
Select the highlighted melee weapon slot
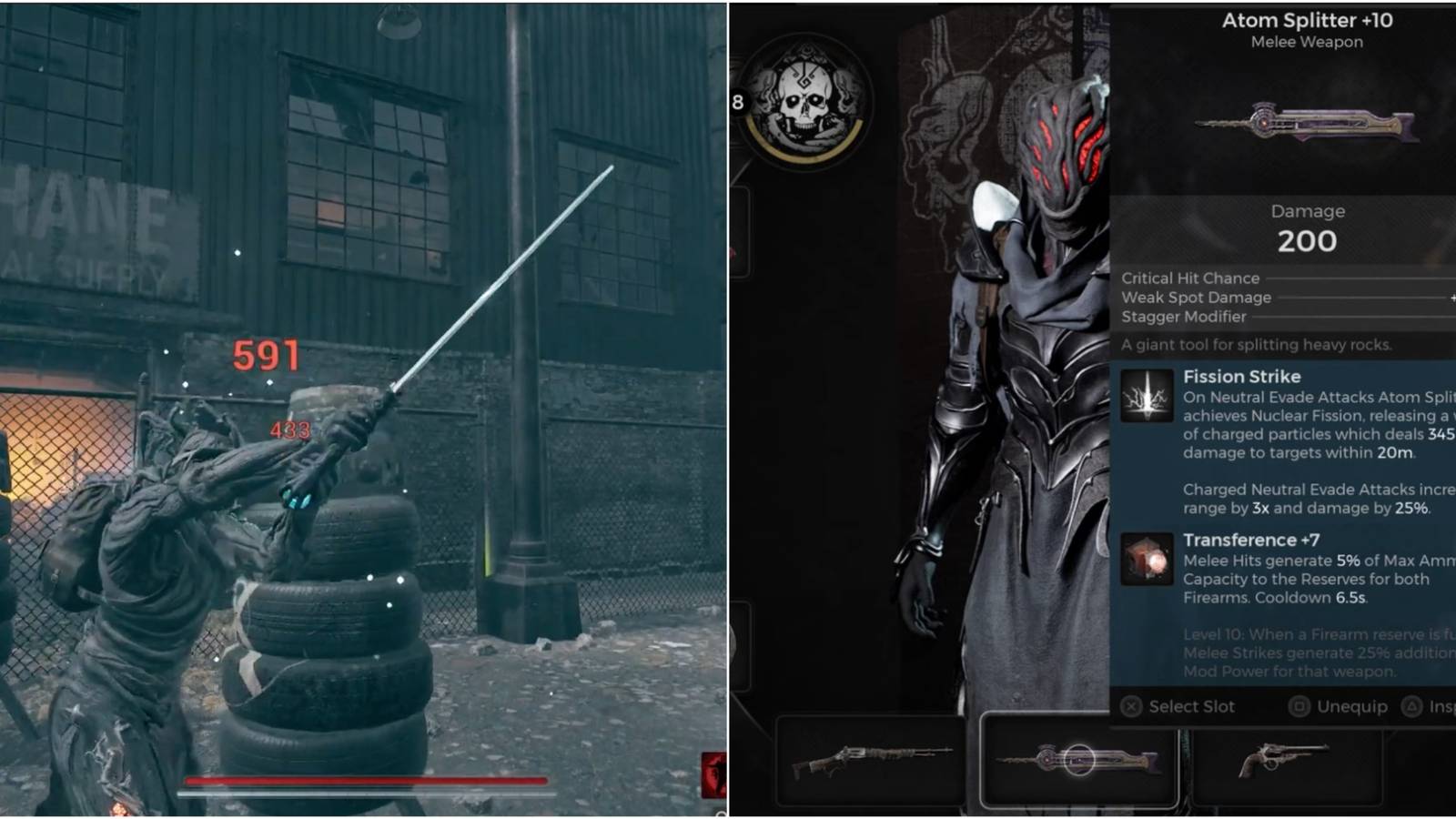click(1078, 761)
